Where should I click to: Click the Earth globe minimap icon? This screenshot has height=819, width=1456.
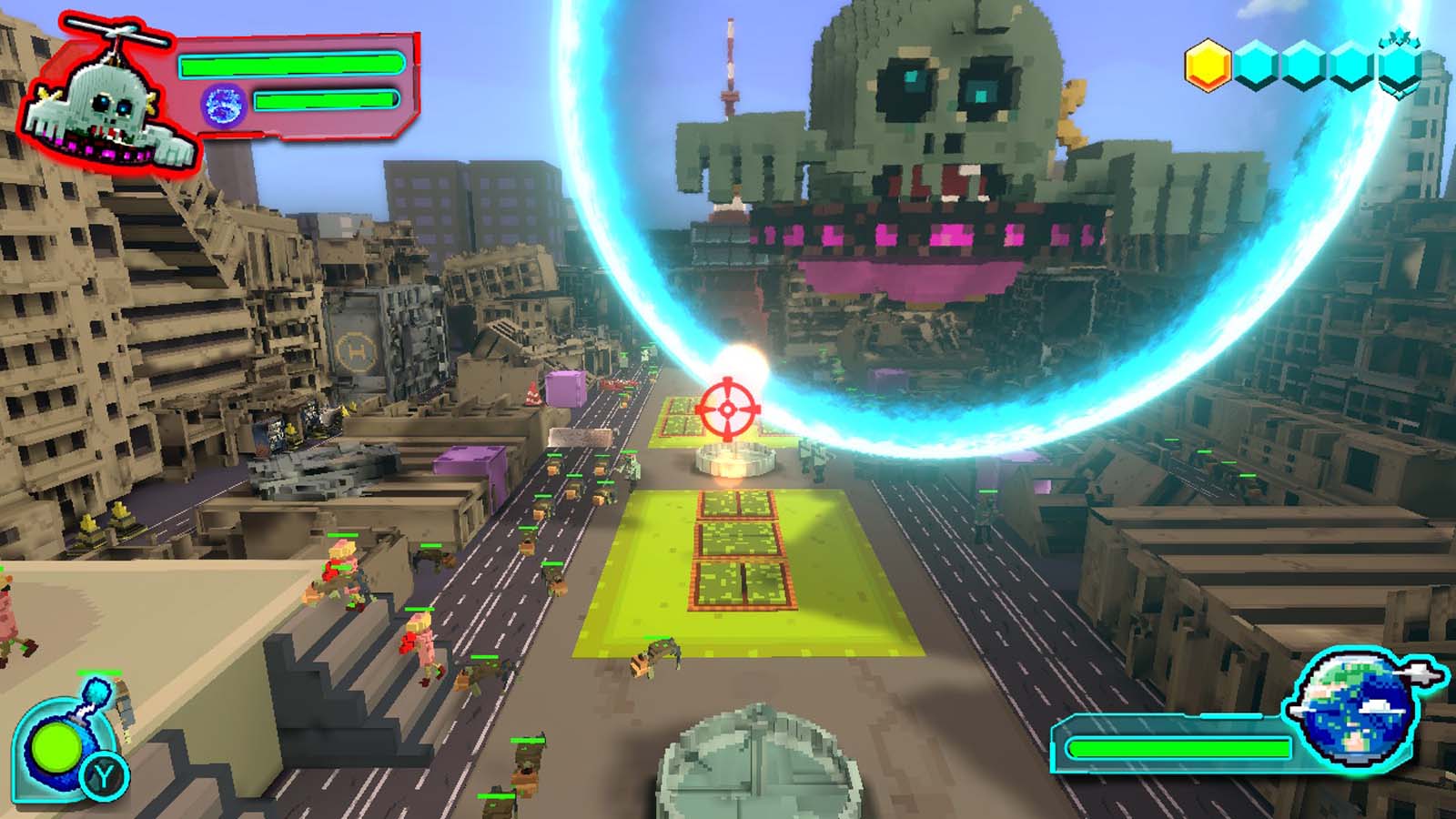(x=1354, y=710)
